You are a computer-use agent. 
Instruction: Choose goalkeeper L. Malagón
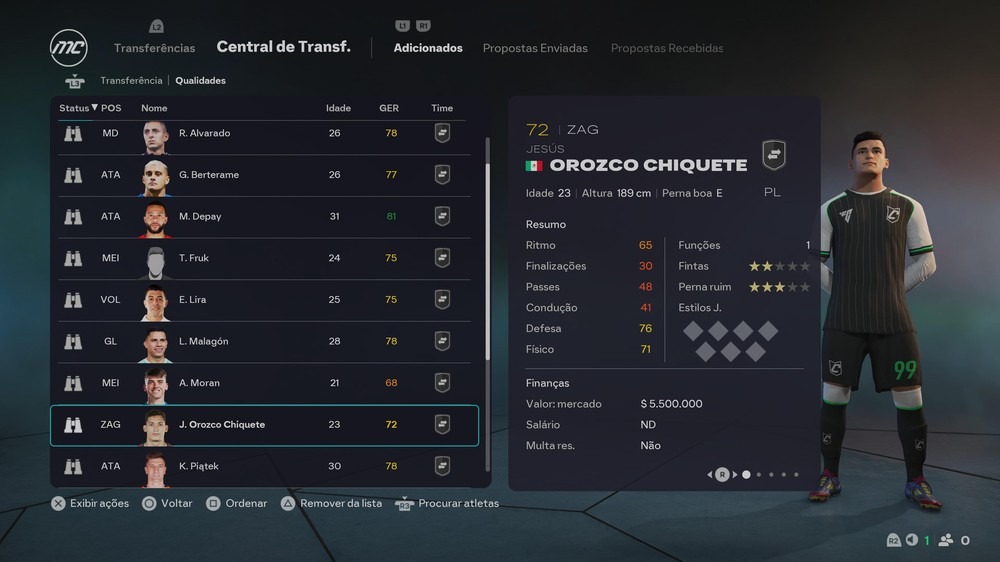pyautogui.click(x=264, y=342)
